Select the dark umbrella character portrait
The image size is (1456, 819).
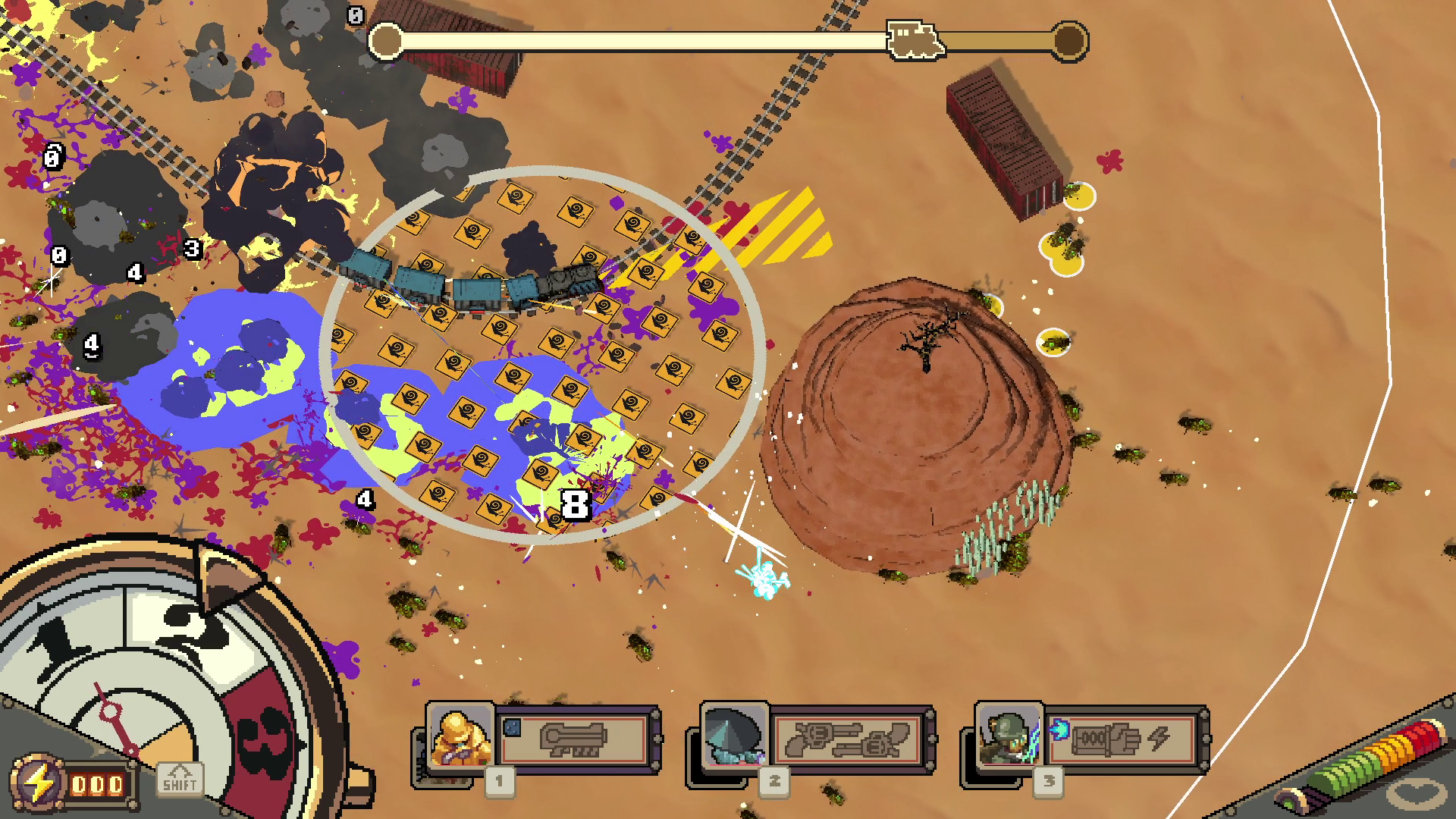tap(734, 736)
